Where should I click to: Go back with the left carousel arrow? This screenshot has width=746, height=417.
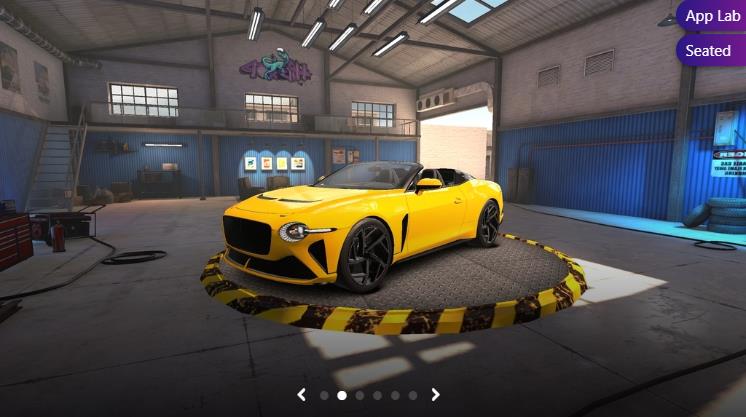(301, 395)
